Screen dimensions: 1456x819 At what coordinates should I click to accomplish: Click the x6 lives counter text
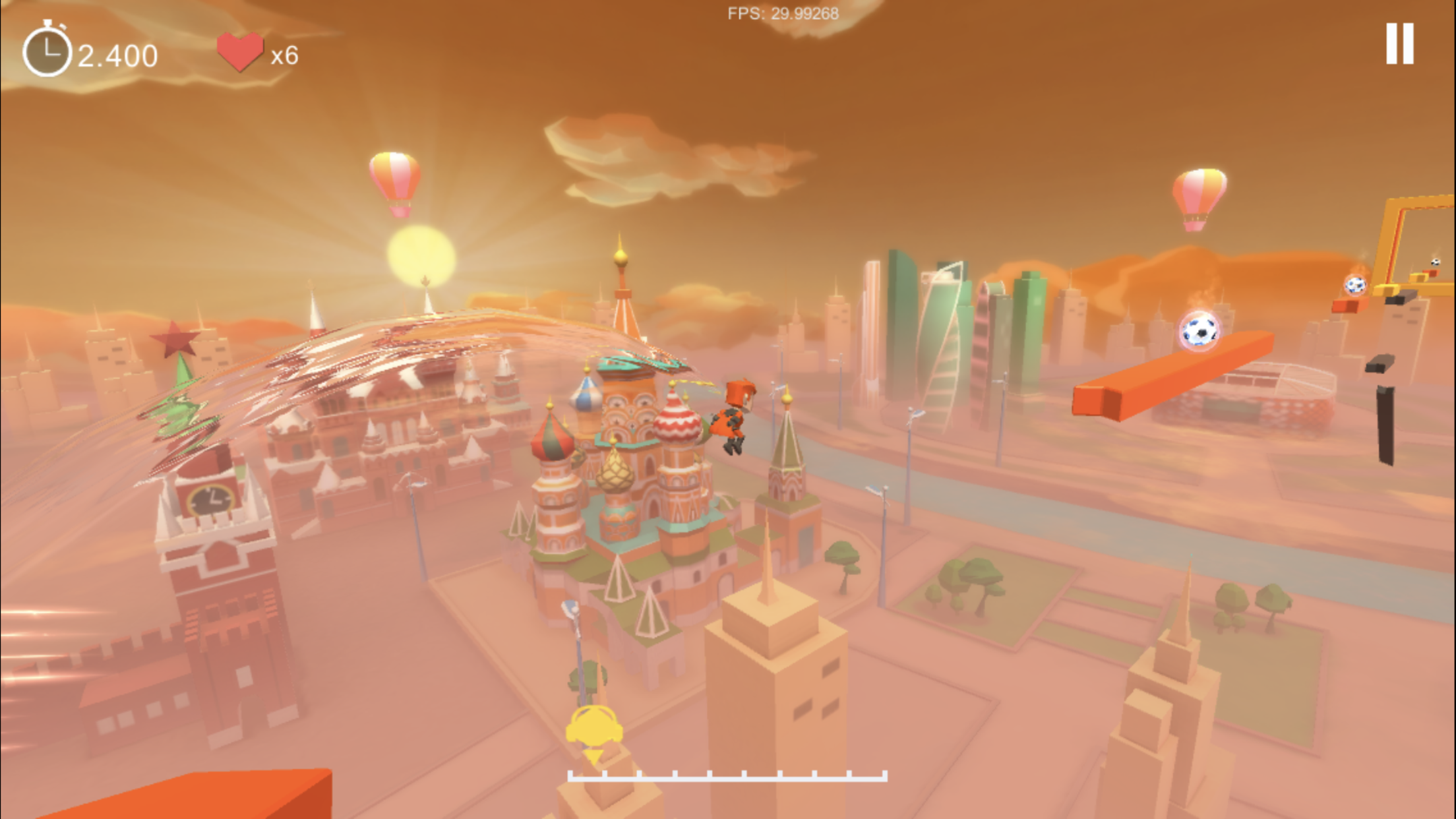point(286,54)
